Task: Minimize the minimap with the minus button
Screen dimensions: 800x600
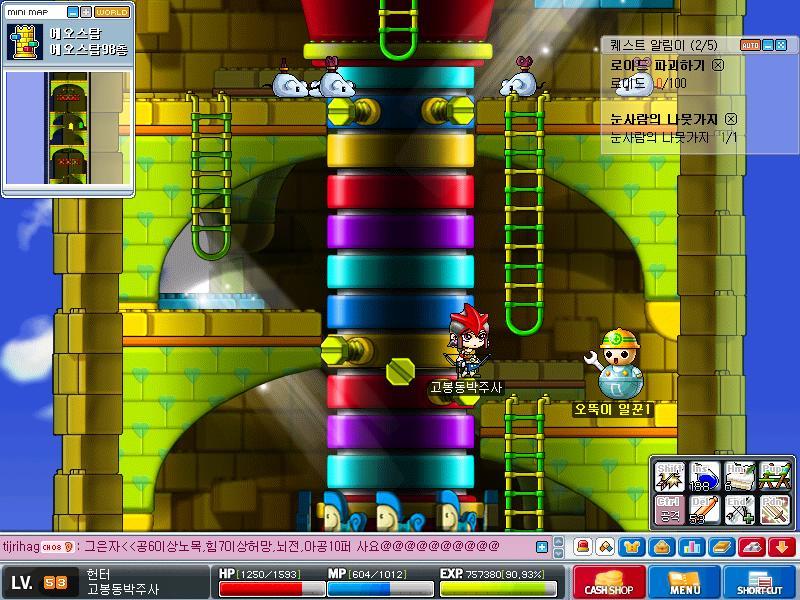Action: pos(71,12)
